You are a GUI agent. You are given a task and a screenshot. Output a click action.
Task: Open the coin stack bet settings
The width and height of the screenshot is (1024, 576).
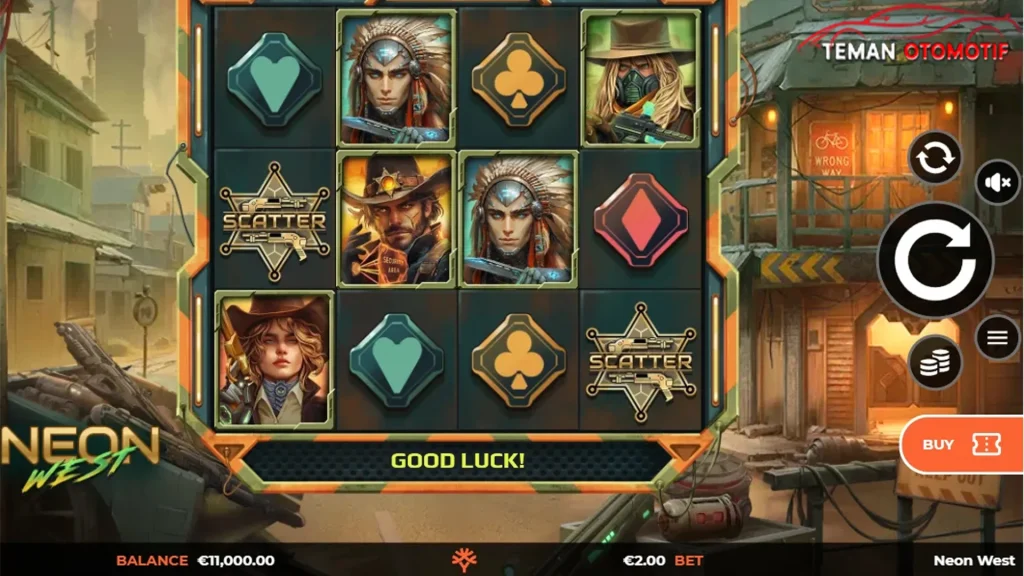click(x=935, y=362)
